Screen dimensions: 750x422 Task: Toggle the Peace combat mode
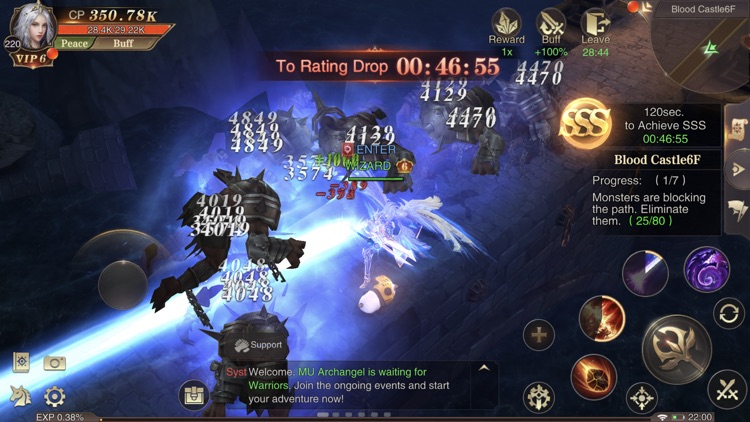[x=74, y=44]
